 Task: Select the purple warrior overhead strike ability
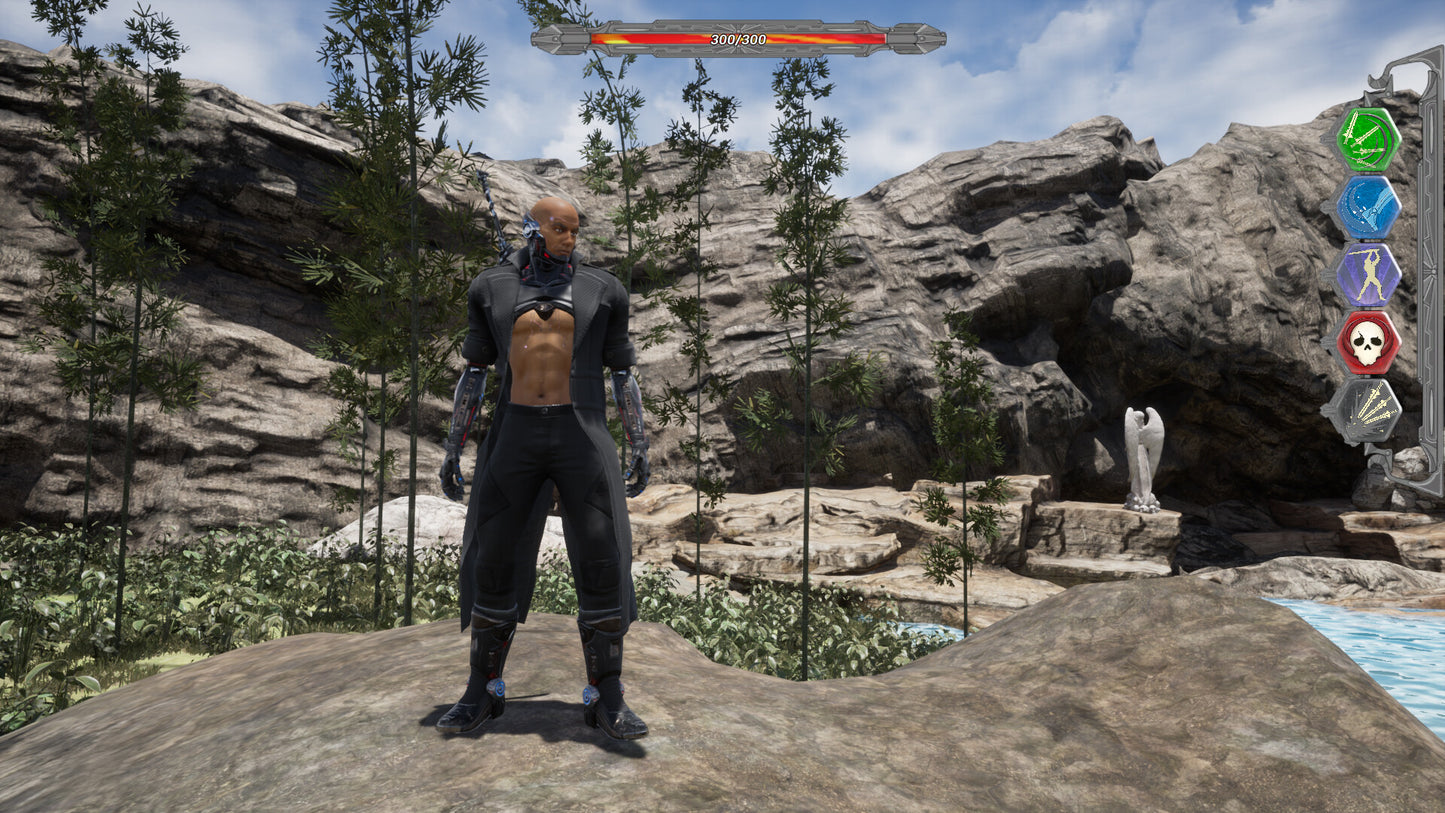click(x=1367, y=275)
